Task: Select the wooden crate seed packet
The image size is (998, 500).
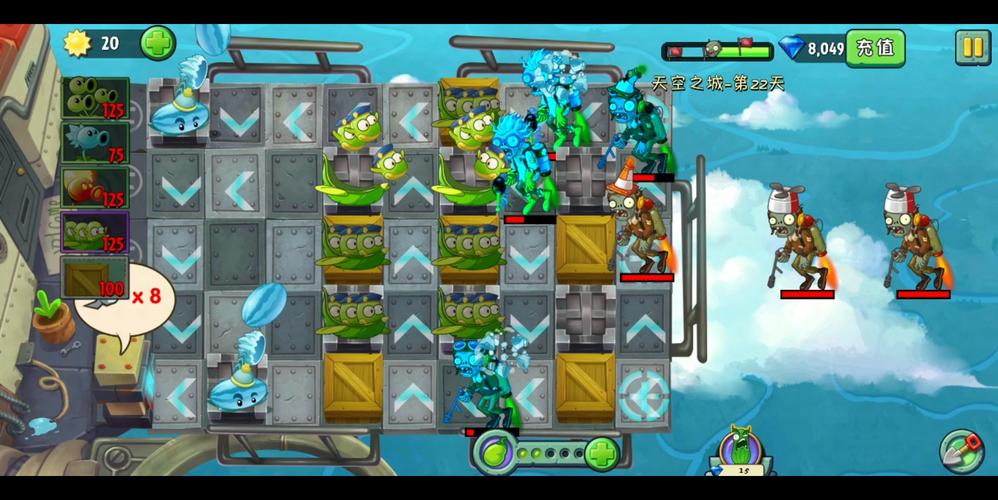Action: [95, 277]
